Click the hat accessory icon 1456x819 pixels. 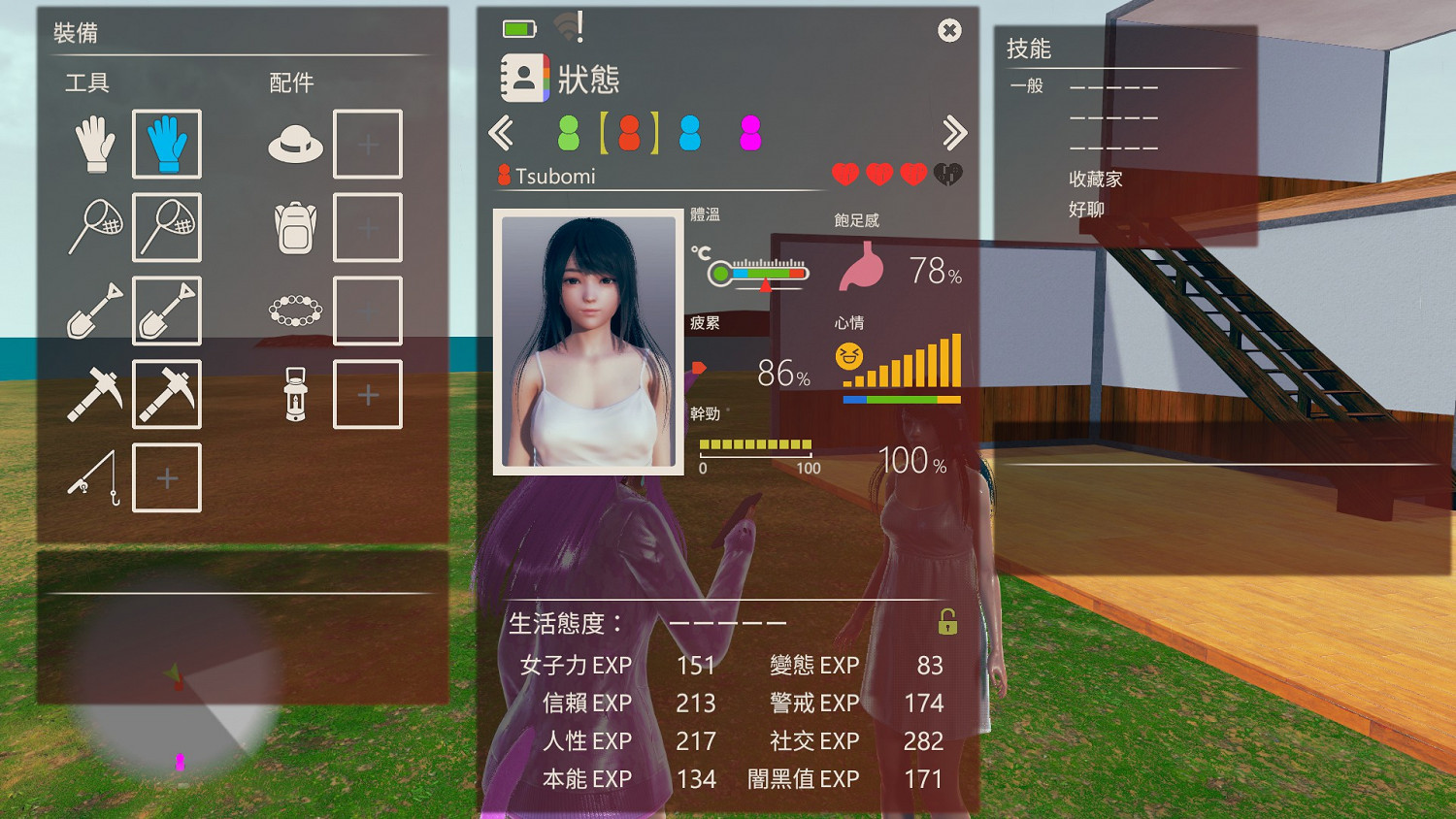click(294, 144)
